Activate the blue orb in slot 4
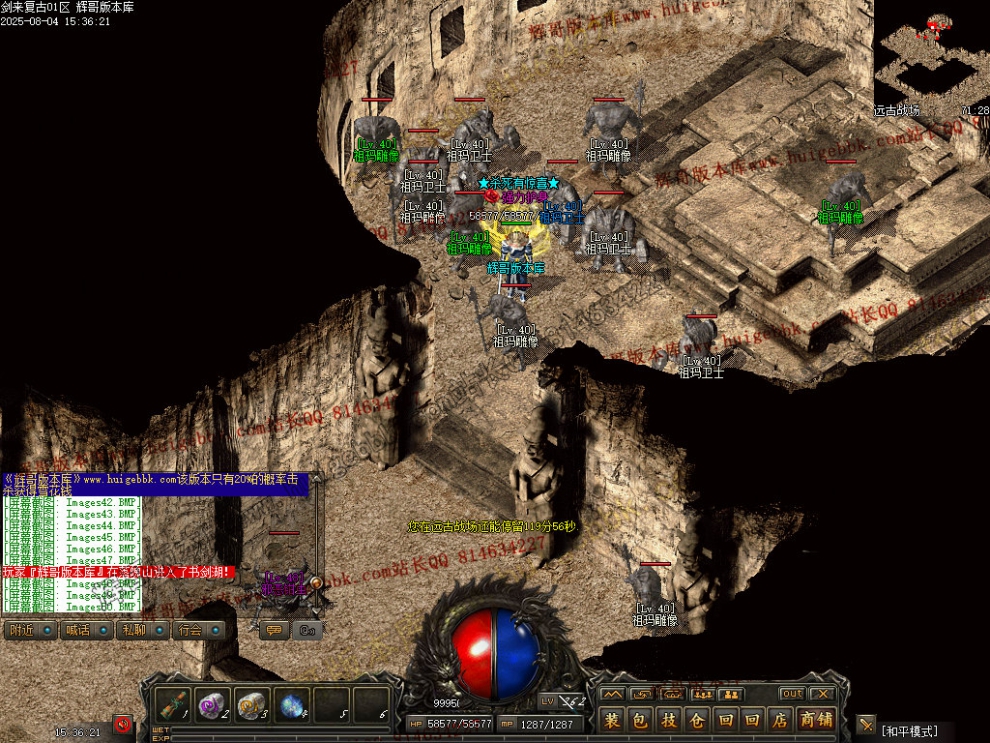 point(293,704)
